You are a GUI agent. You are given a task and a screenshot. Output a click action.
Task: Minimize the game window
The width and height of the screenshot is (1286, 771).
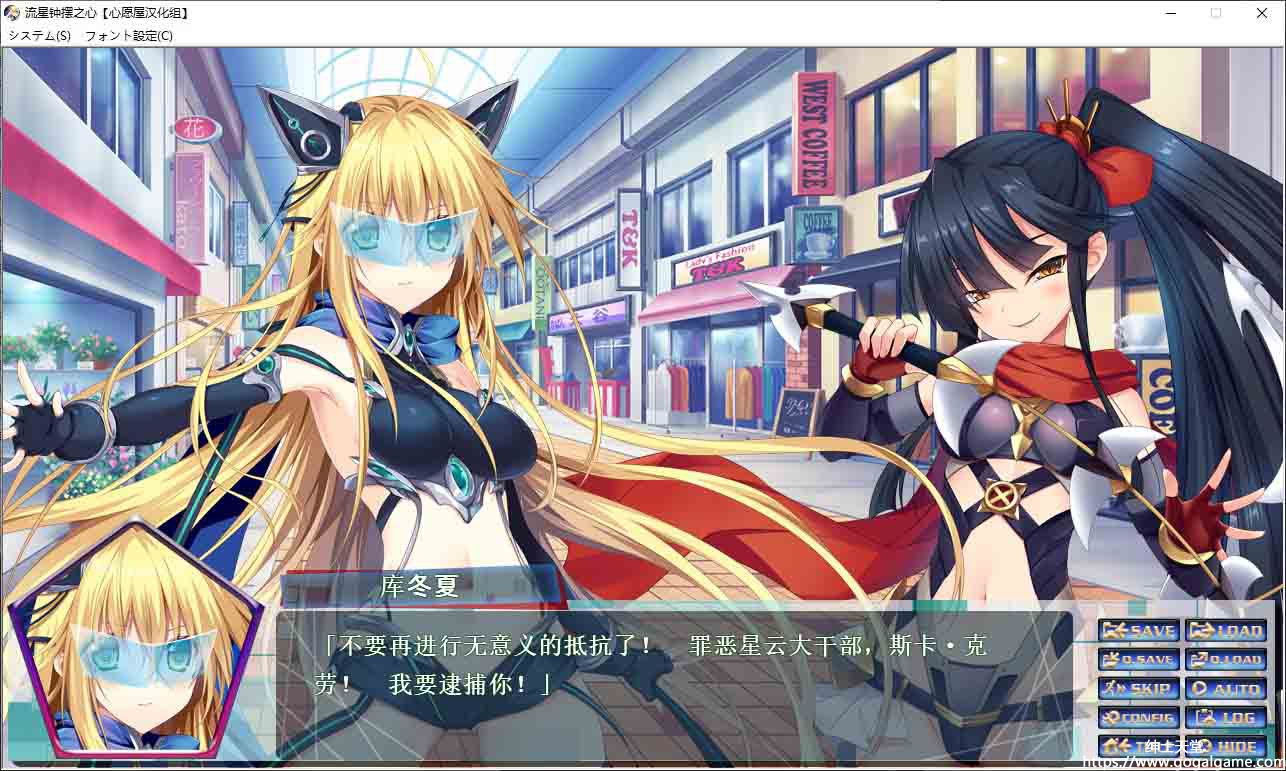click(1170, 13)
